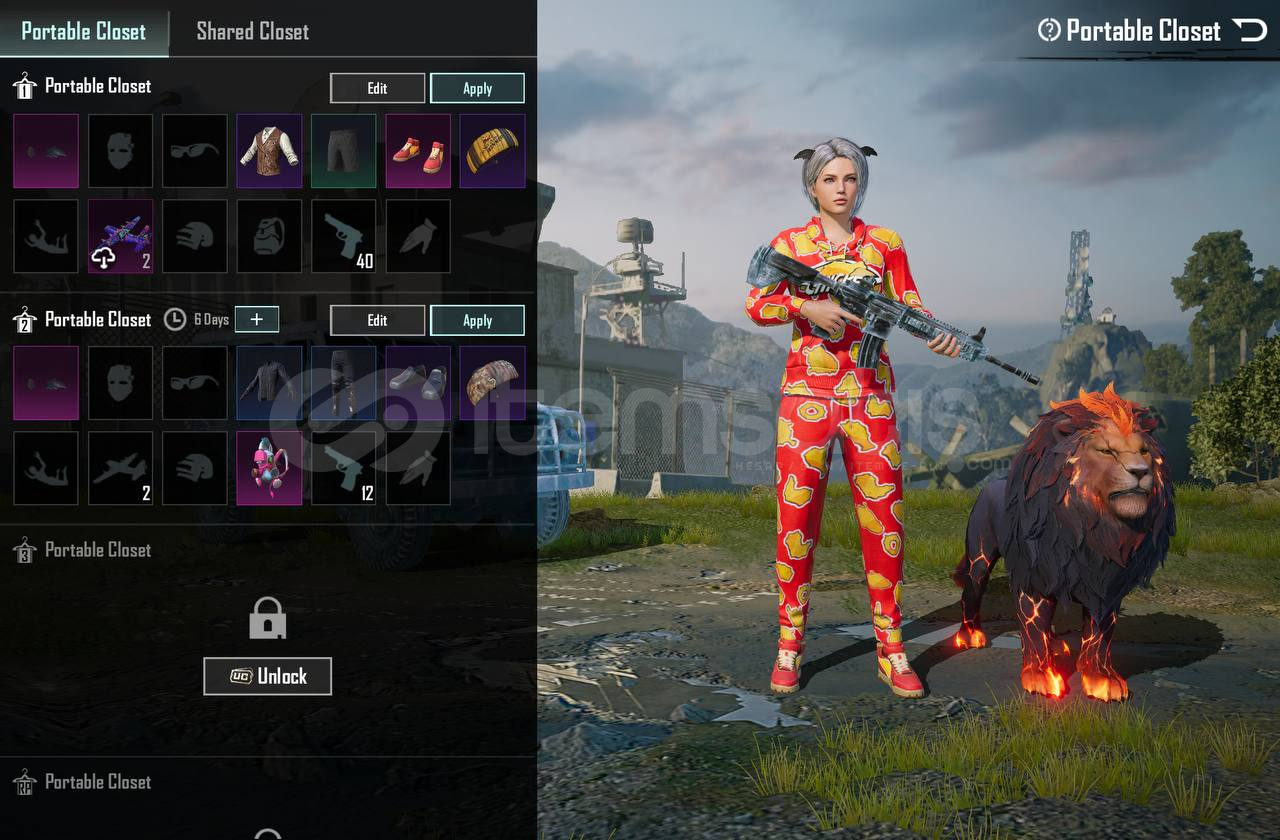Image resolution: width=1280 pixels, height=840 pixels.
Task: Choose the grey shorts slot
Action: pyautogui.click(x=343, y=151)
